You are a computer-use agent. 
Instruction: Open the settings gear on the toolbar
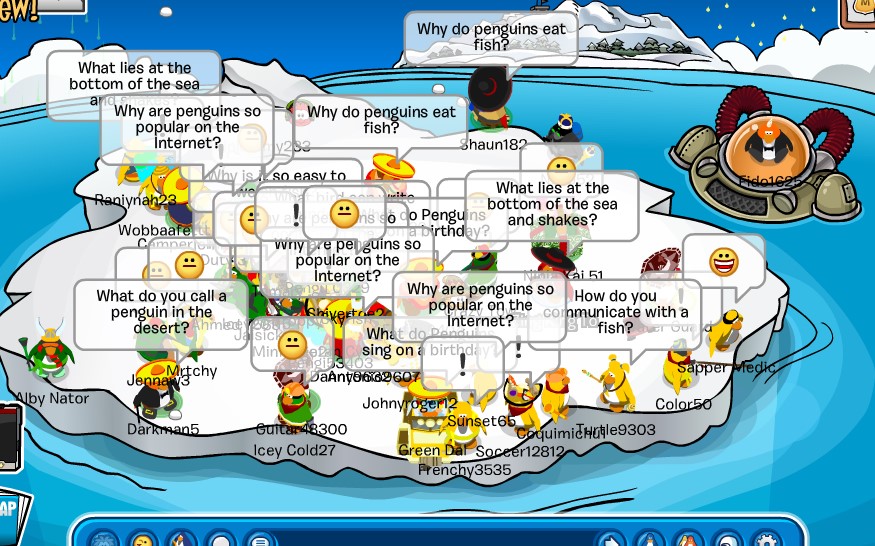[x=766, y=539]
